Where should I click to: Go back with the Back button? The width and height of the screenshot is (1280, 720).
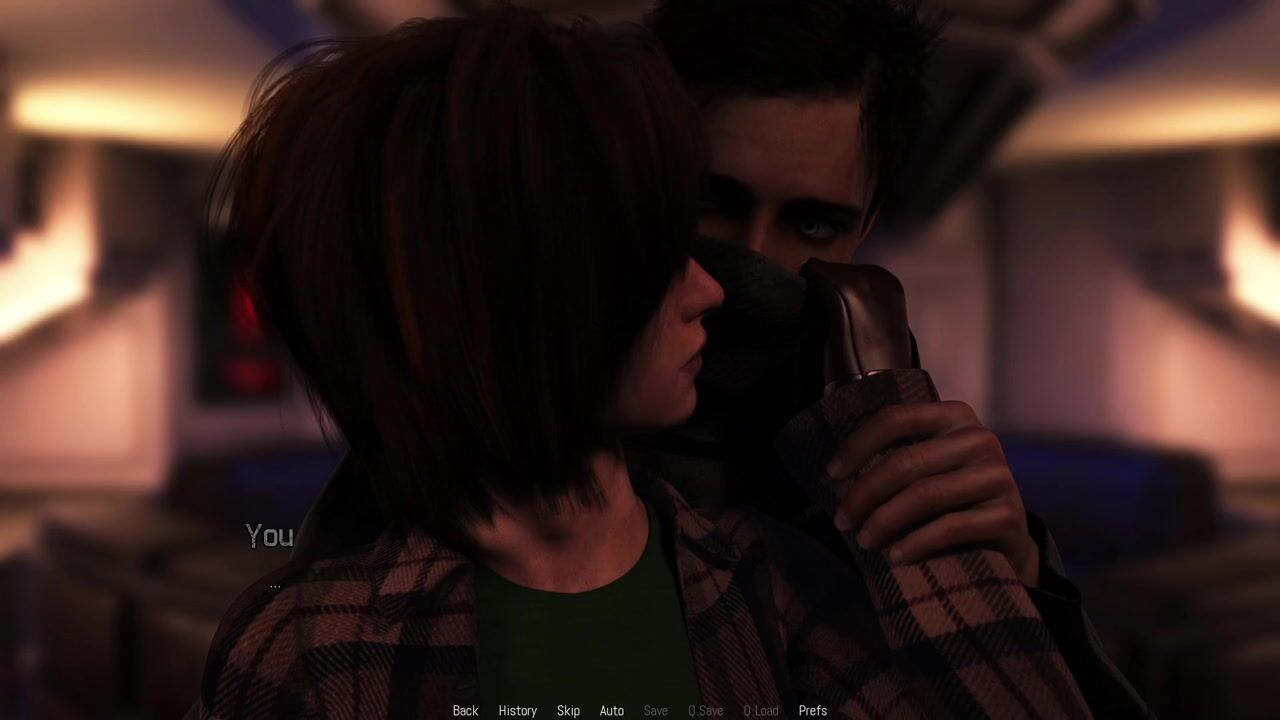pos(465,711)
